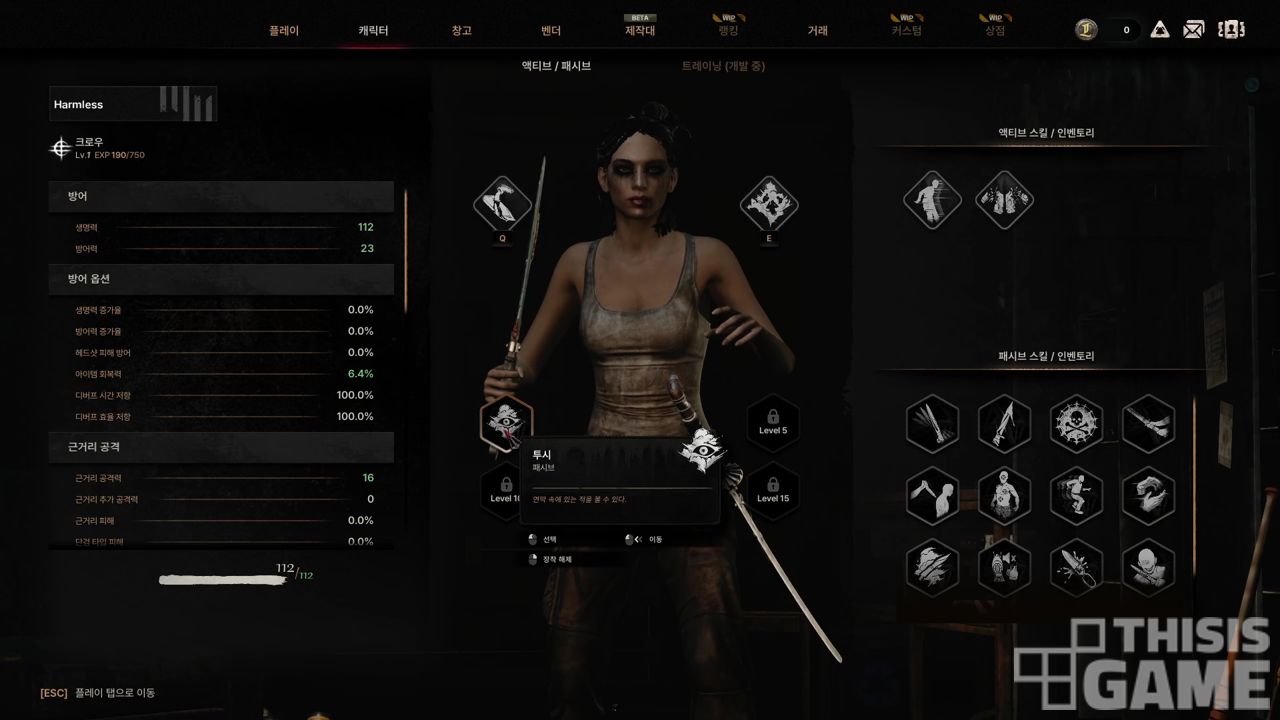Pick the running figure active skill
This screenshot has height=720, width=1280.
[932, 199]
